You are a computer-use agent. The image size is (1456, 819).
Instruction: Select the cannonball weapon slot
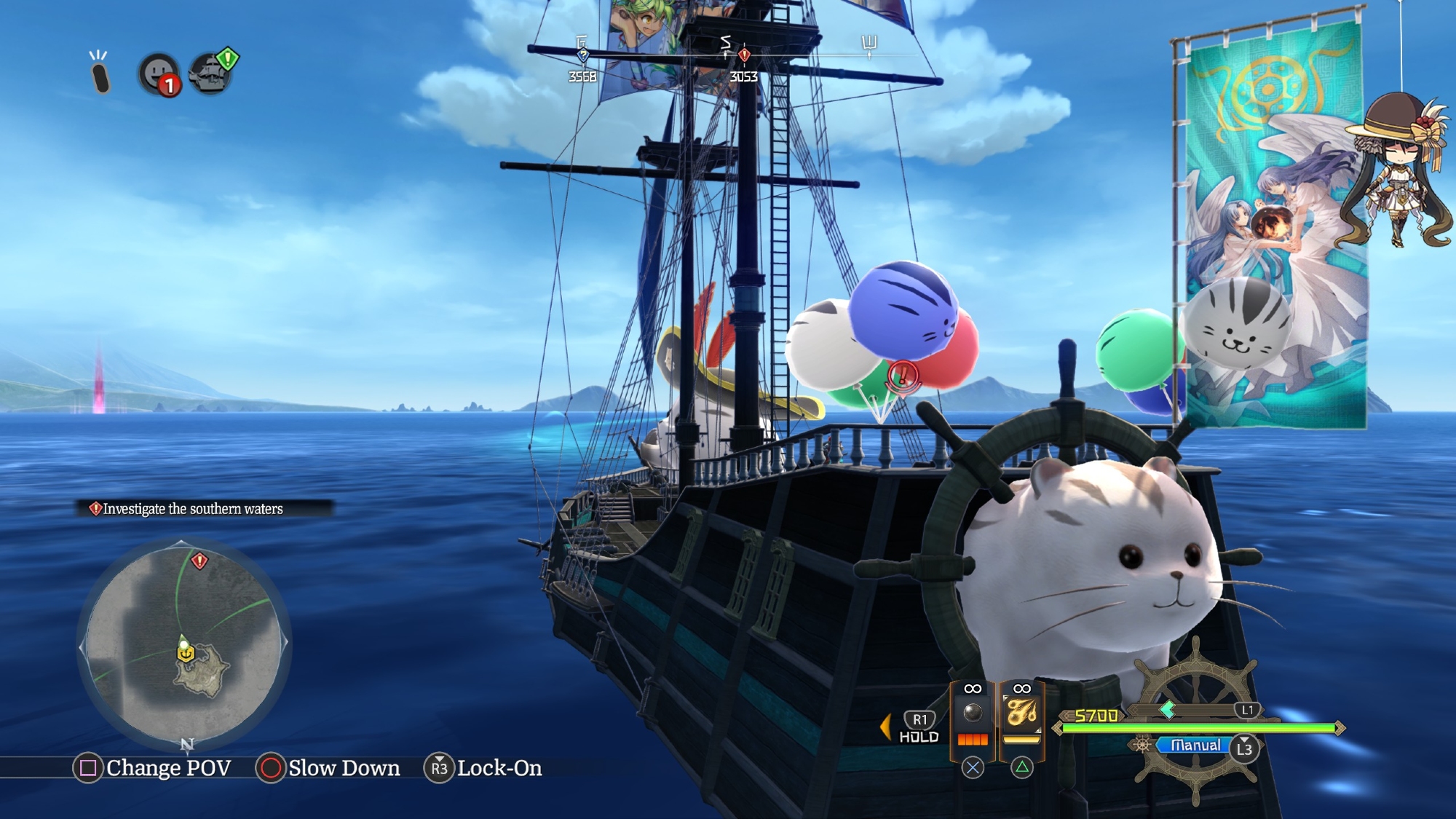(973, 713)
